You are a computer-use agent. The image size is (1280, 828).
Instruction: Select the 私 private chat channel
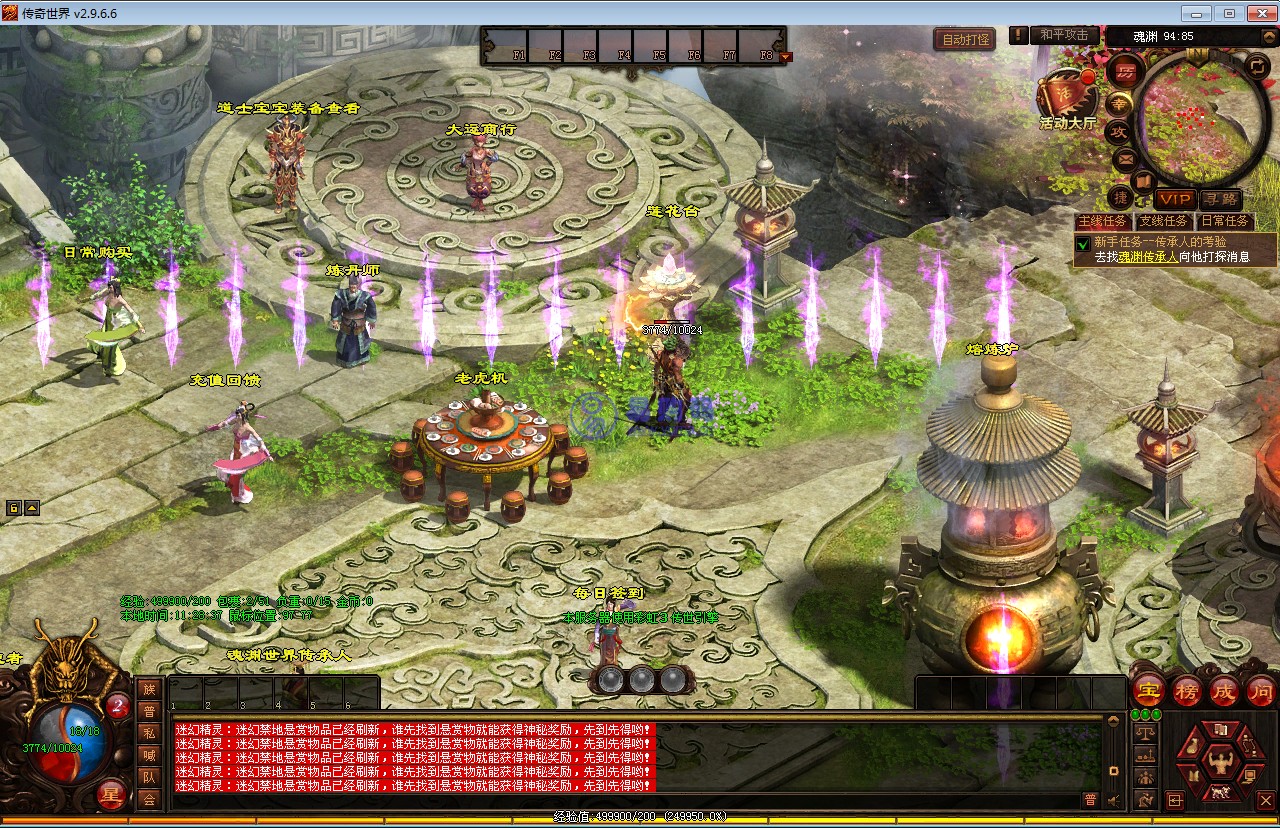(149, 732)
